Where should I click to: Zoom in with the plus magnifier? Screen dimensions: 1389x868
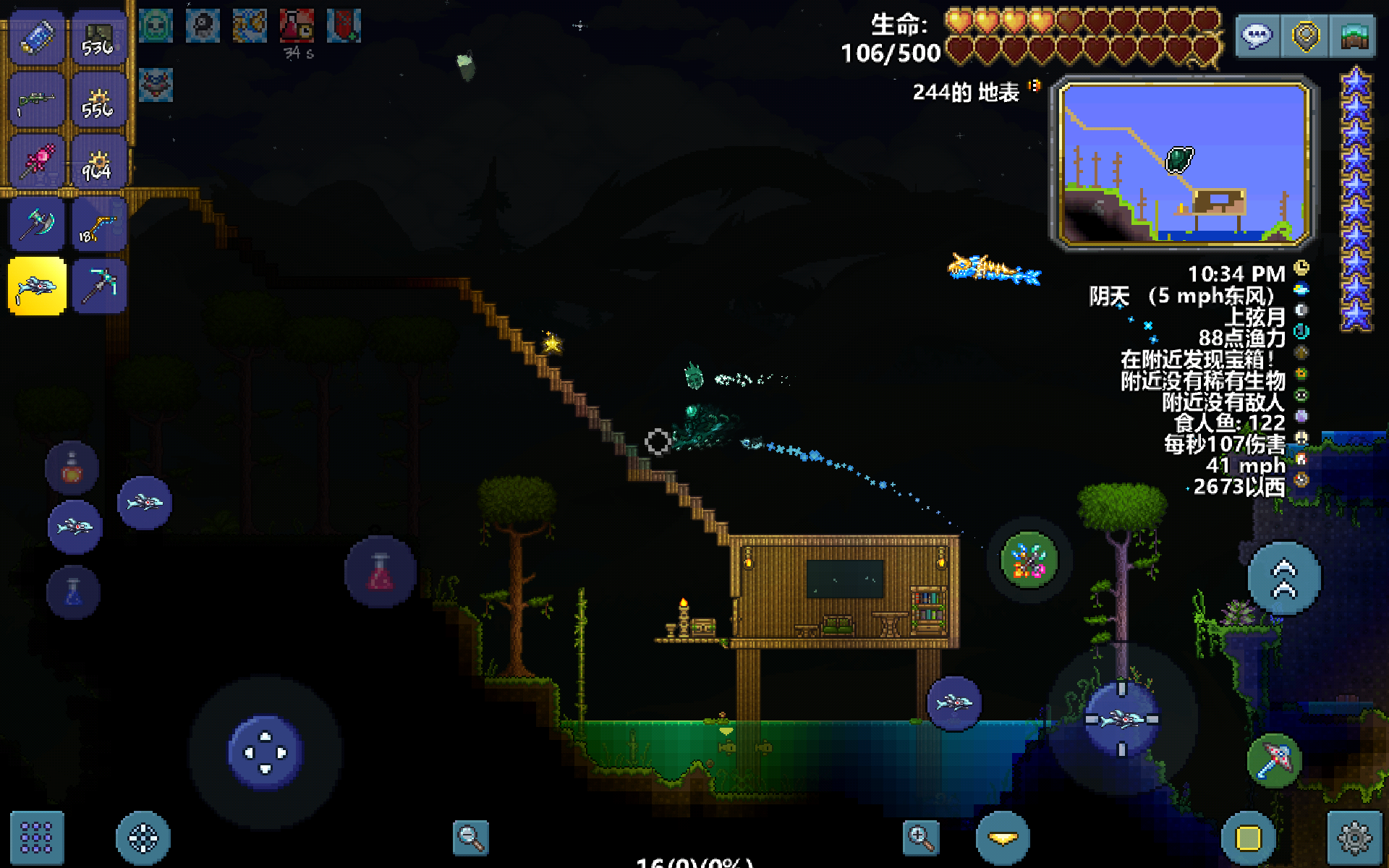[921, 838]
